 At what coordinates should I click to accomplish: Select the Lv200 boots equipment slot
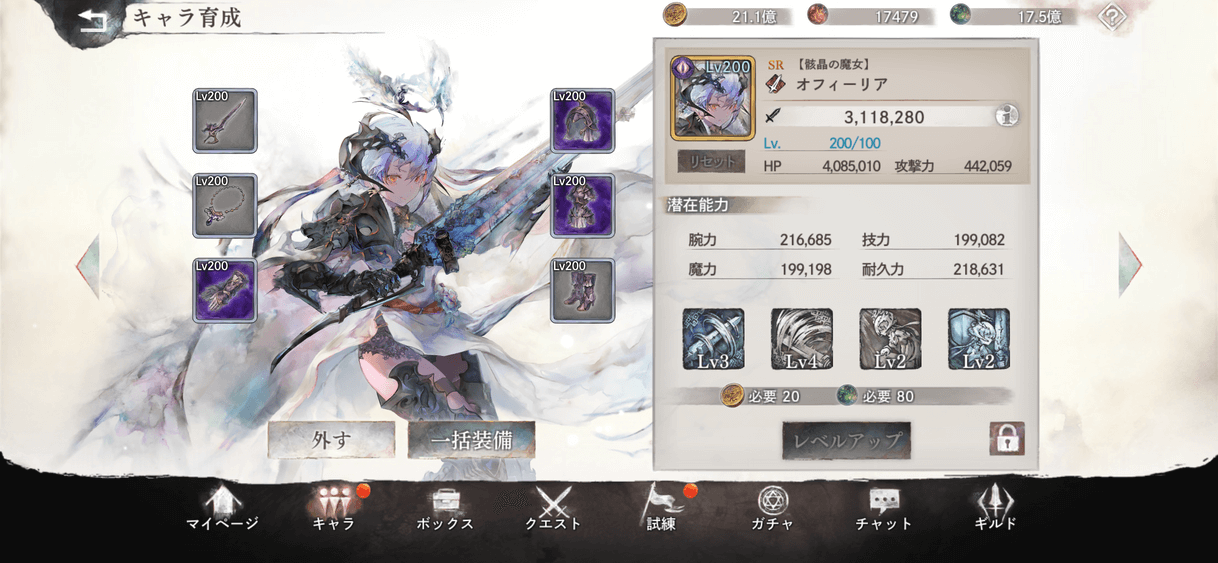tap(582, 290)
